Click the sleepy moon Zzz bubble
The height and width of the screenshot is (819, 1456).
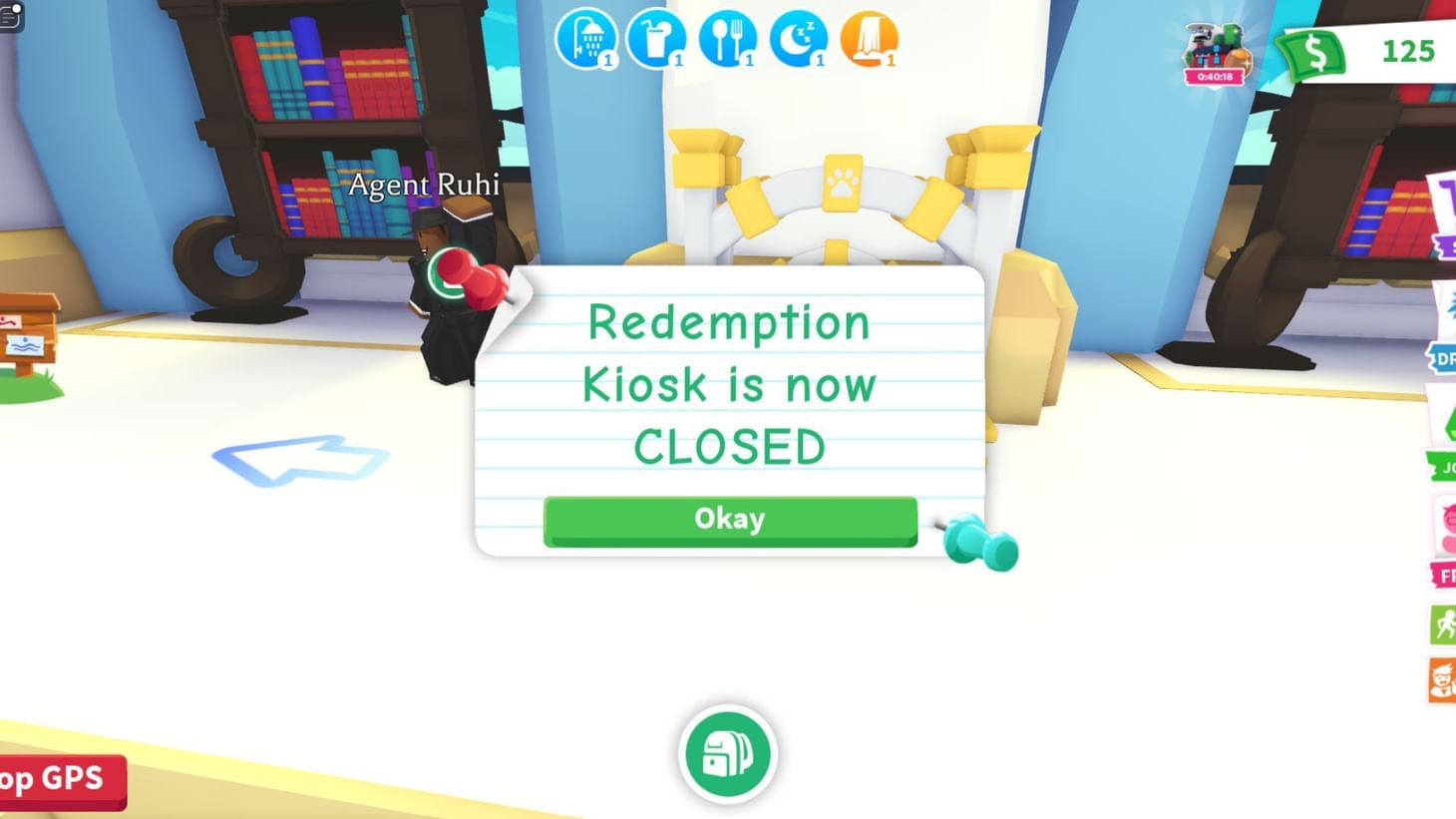801,40
